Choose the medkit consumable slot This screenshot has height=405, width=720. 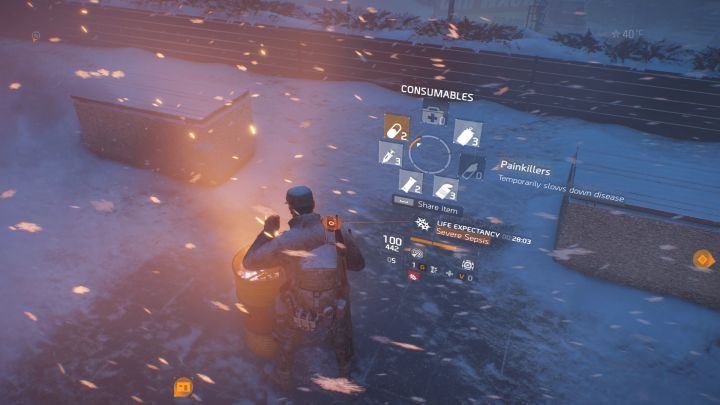click(x=434, y=113)
